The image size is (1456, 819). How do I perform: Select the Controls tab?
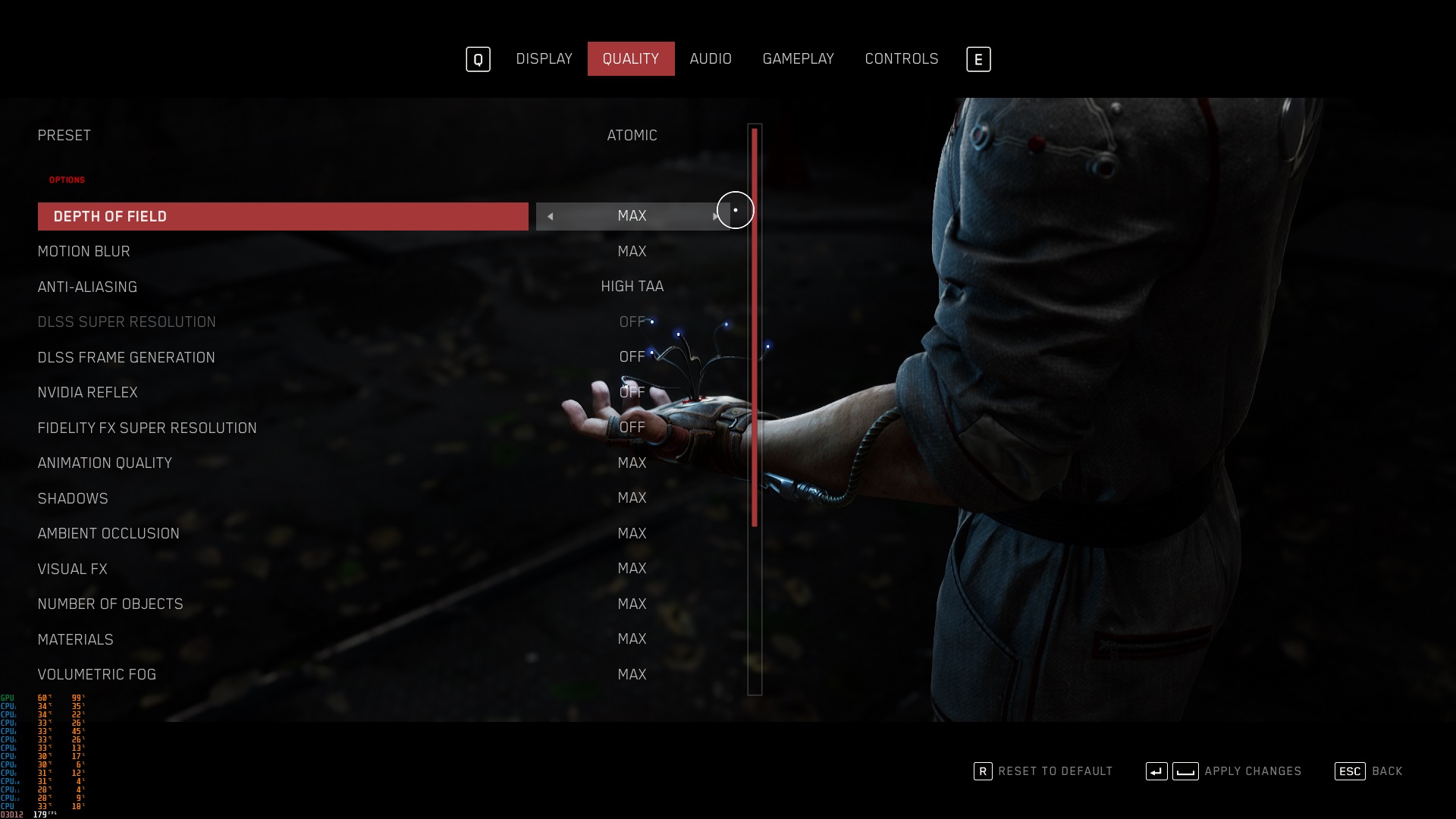click(x=901, y=59)
